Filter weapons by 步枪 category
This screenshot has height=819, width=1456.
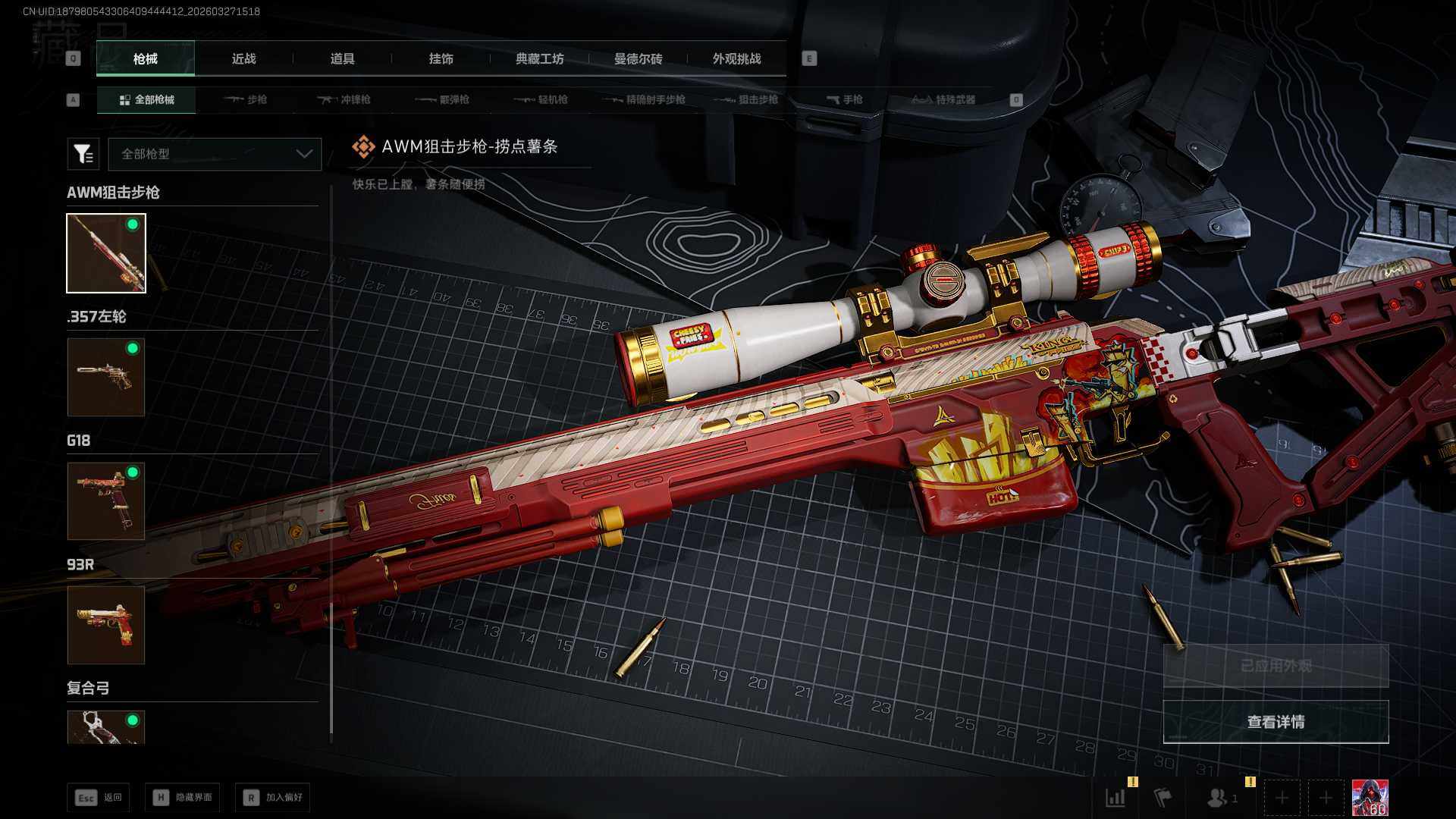(246, 99)
